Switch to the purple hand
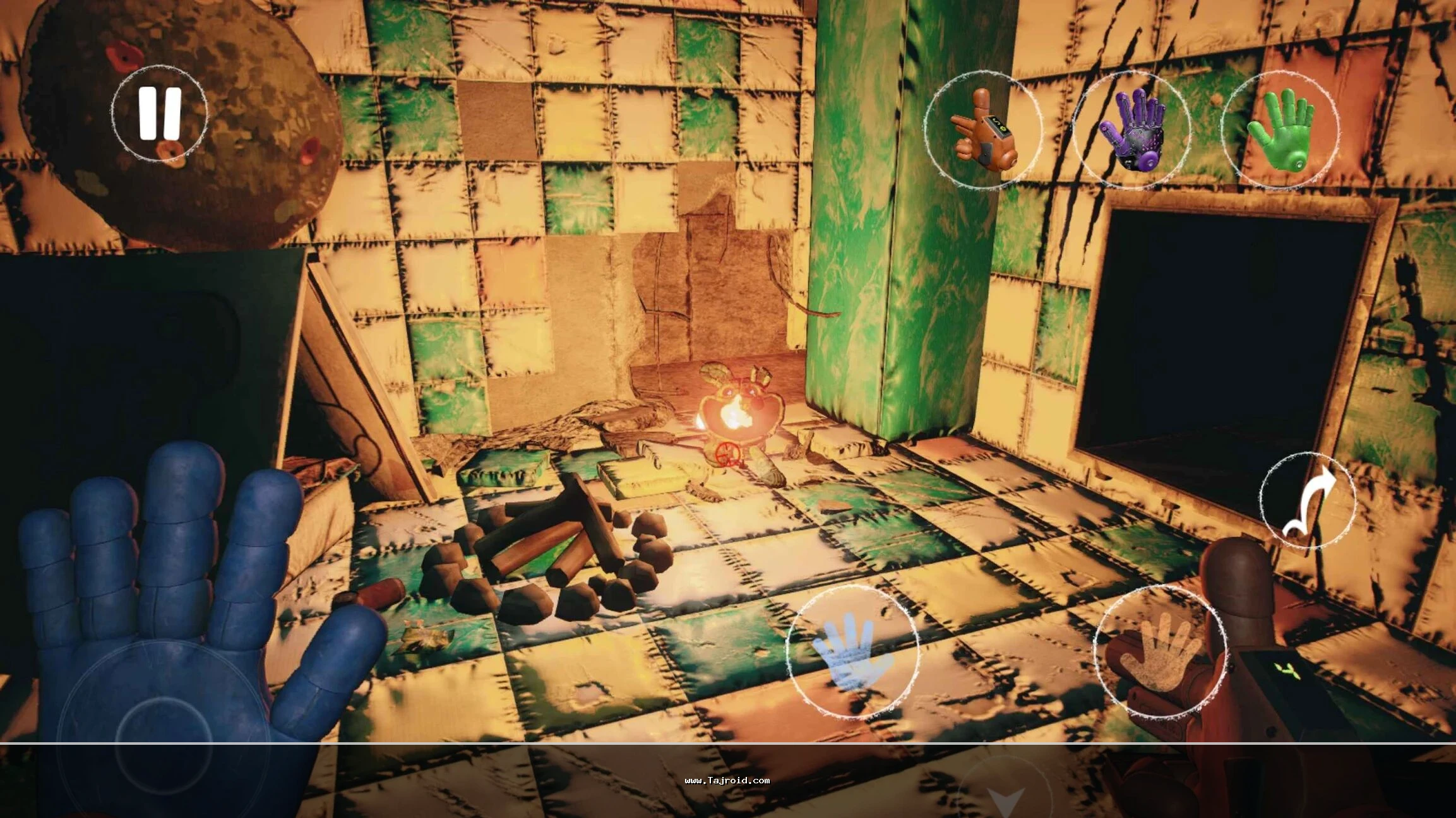 (1131, 130)
